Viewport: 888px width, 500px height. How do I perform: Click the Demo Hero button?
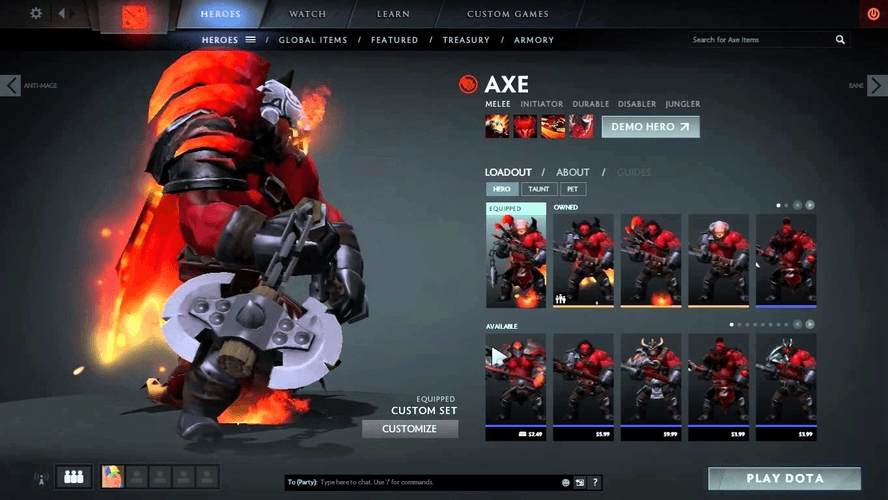click(x=650, y=127)
